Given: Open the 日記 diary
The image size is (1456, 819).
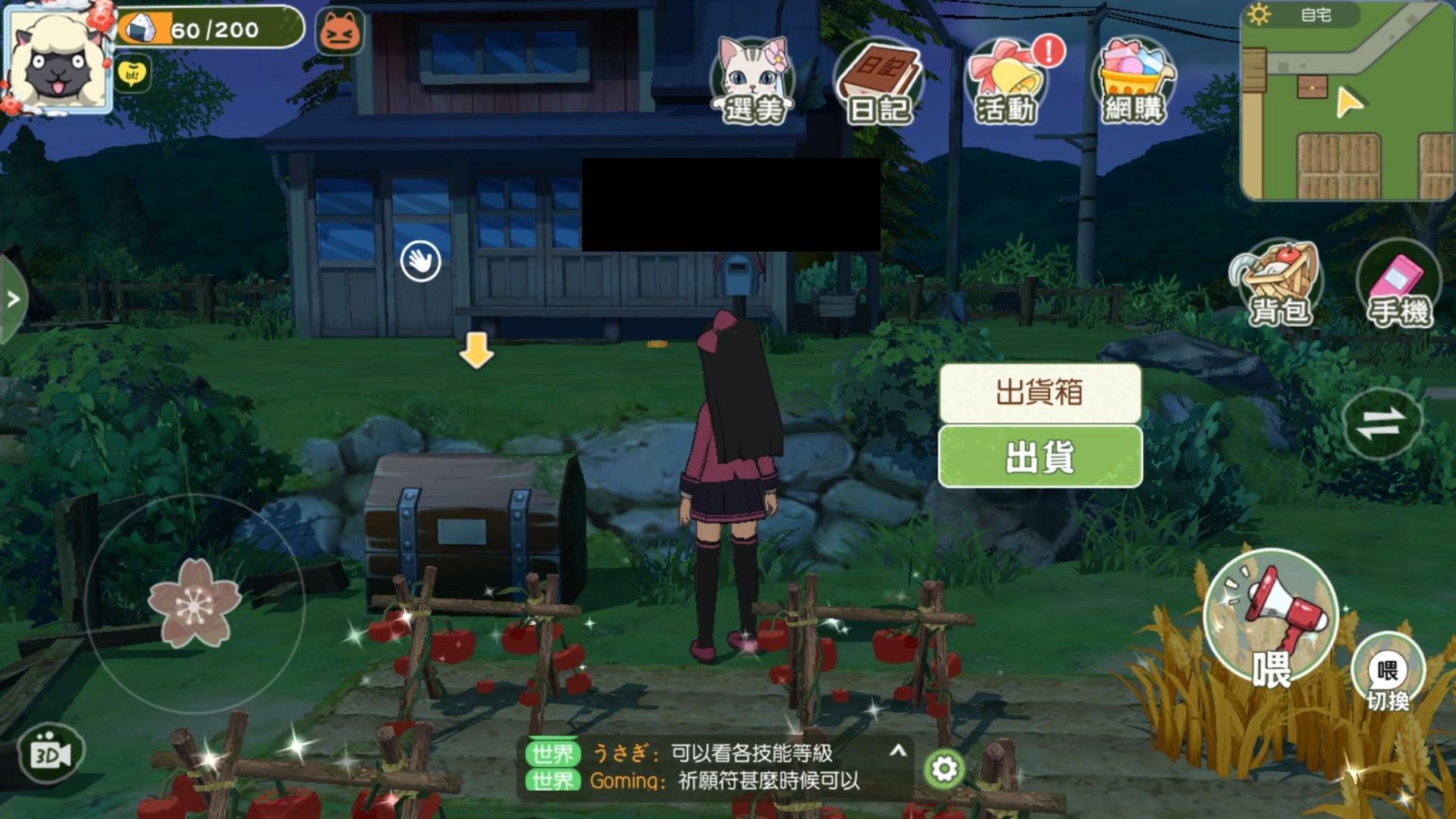Looking at the screenshot, I should coord(880,80).
